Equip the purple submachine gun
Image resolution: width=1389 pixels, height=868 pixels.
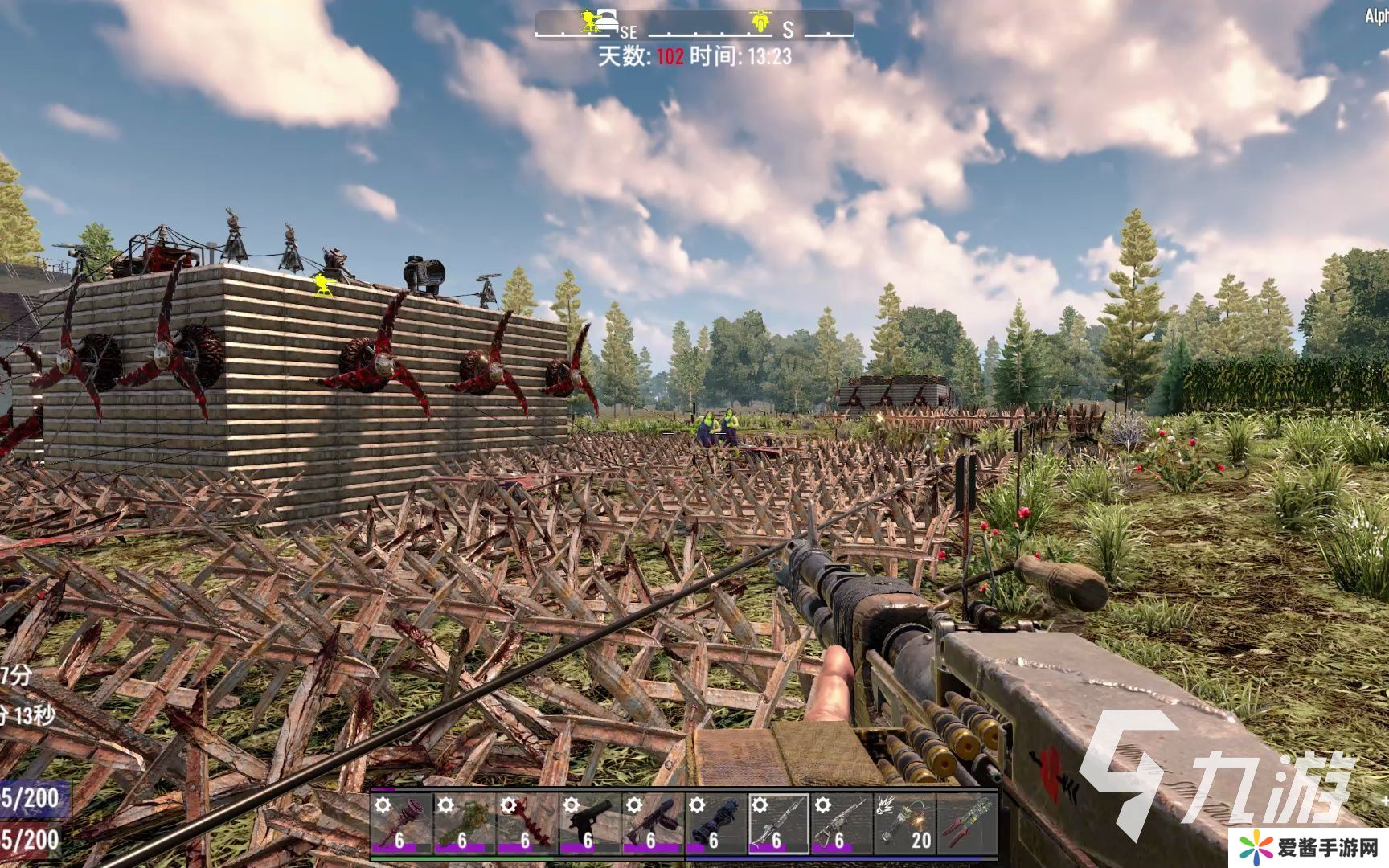coord(652,823)
